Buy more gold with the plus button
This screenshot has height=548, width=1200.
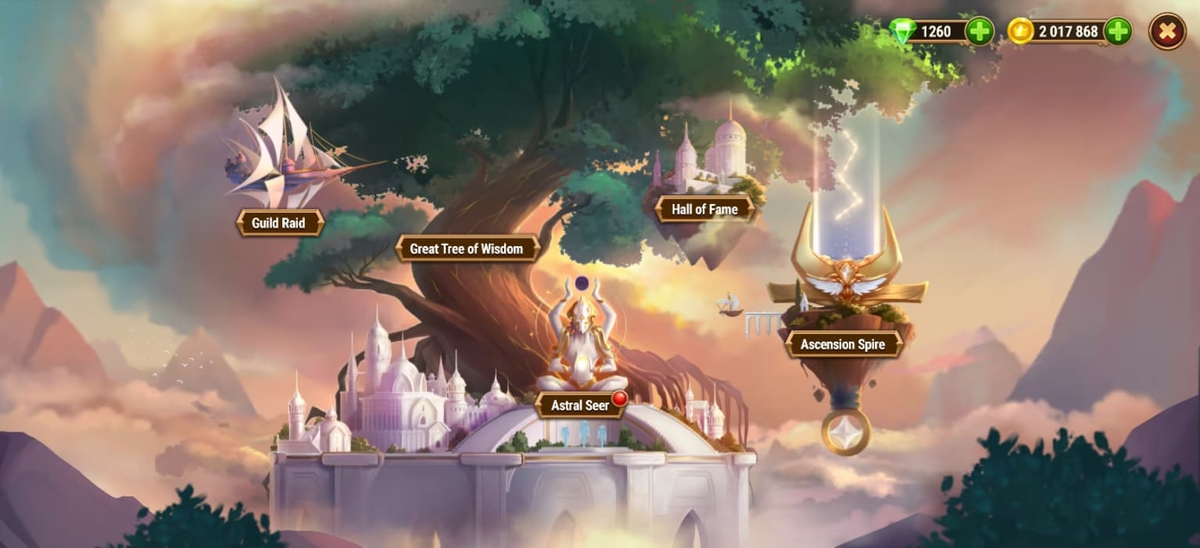pos(1118,31)
